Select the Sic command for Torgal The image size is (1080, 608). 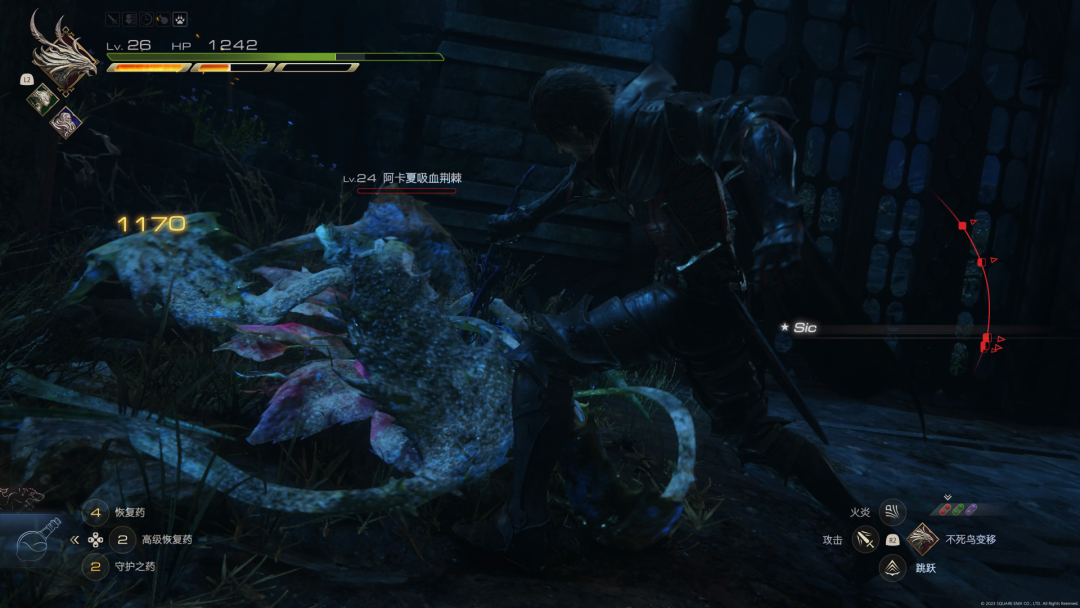click(x=804, y=328)
